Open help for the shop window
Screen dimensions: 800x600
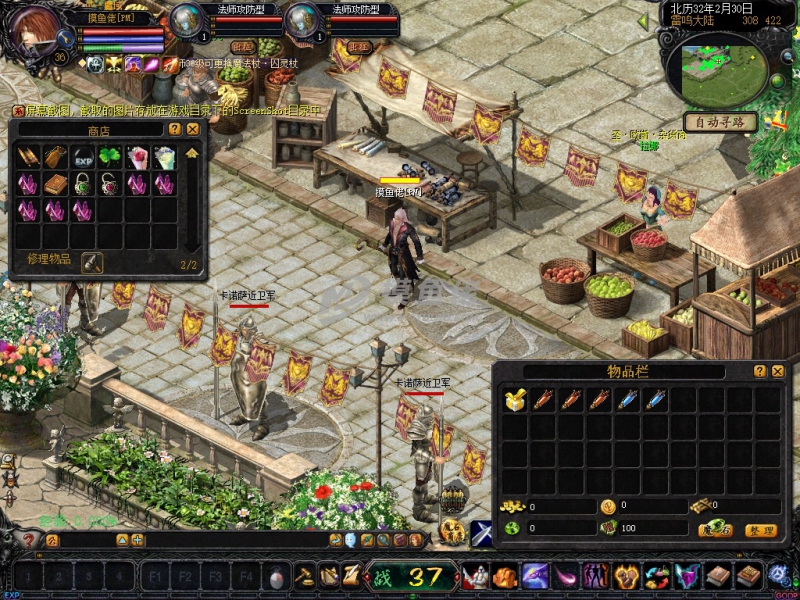click(175, 129)
